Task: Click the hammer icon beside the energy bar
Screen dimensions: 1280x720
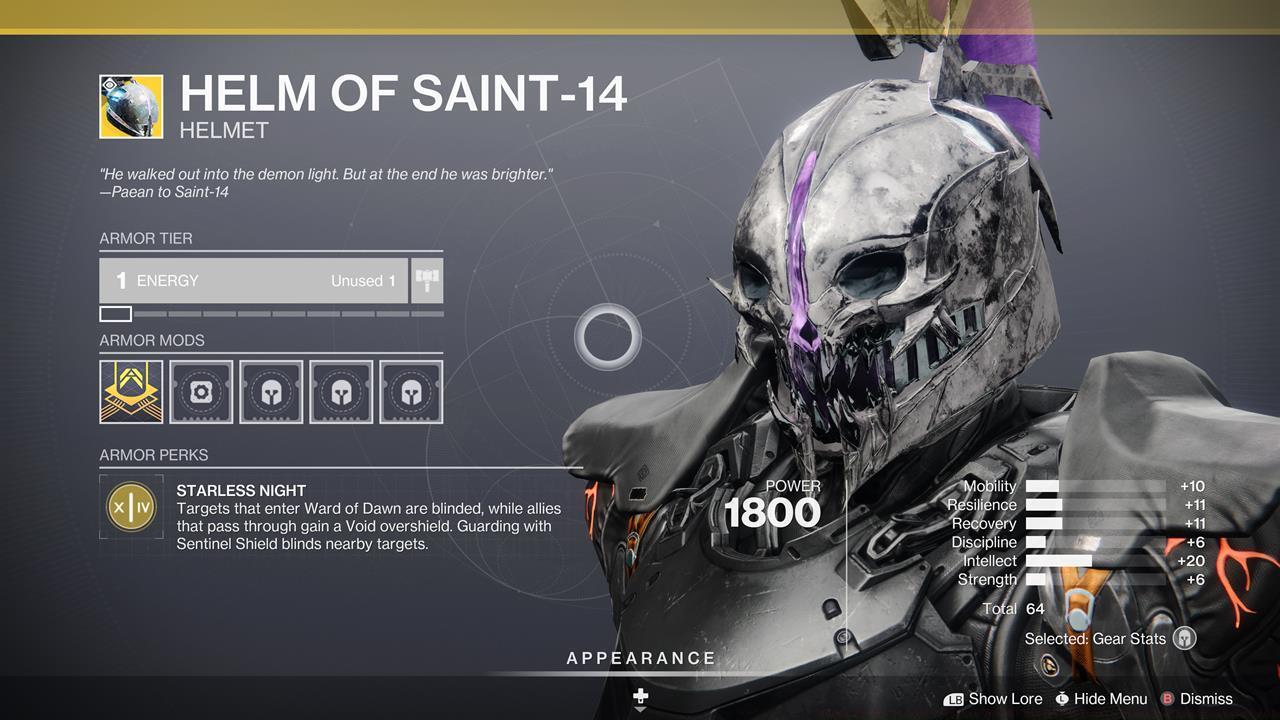Action: tap(429, 280)
